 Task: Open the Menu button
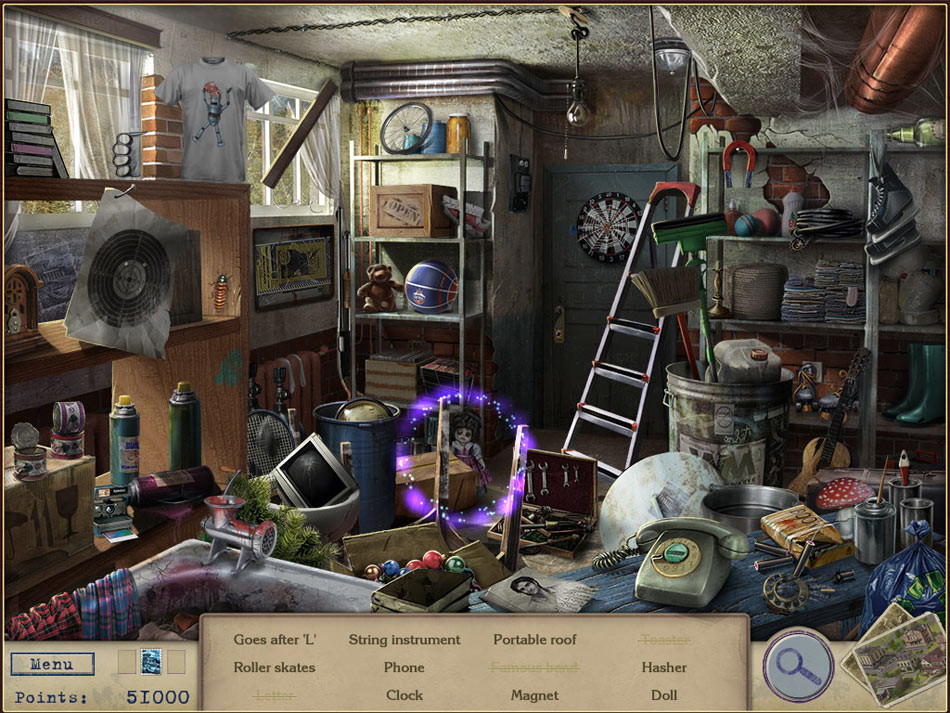tap(52, 664)
